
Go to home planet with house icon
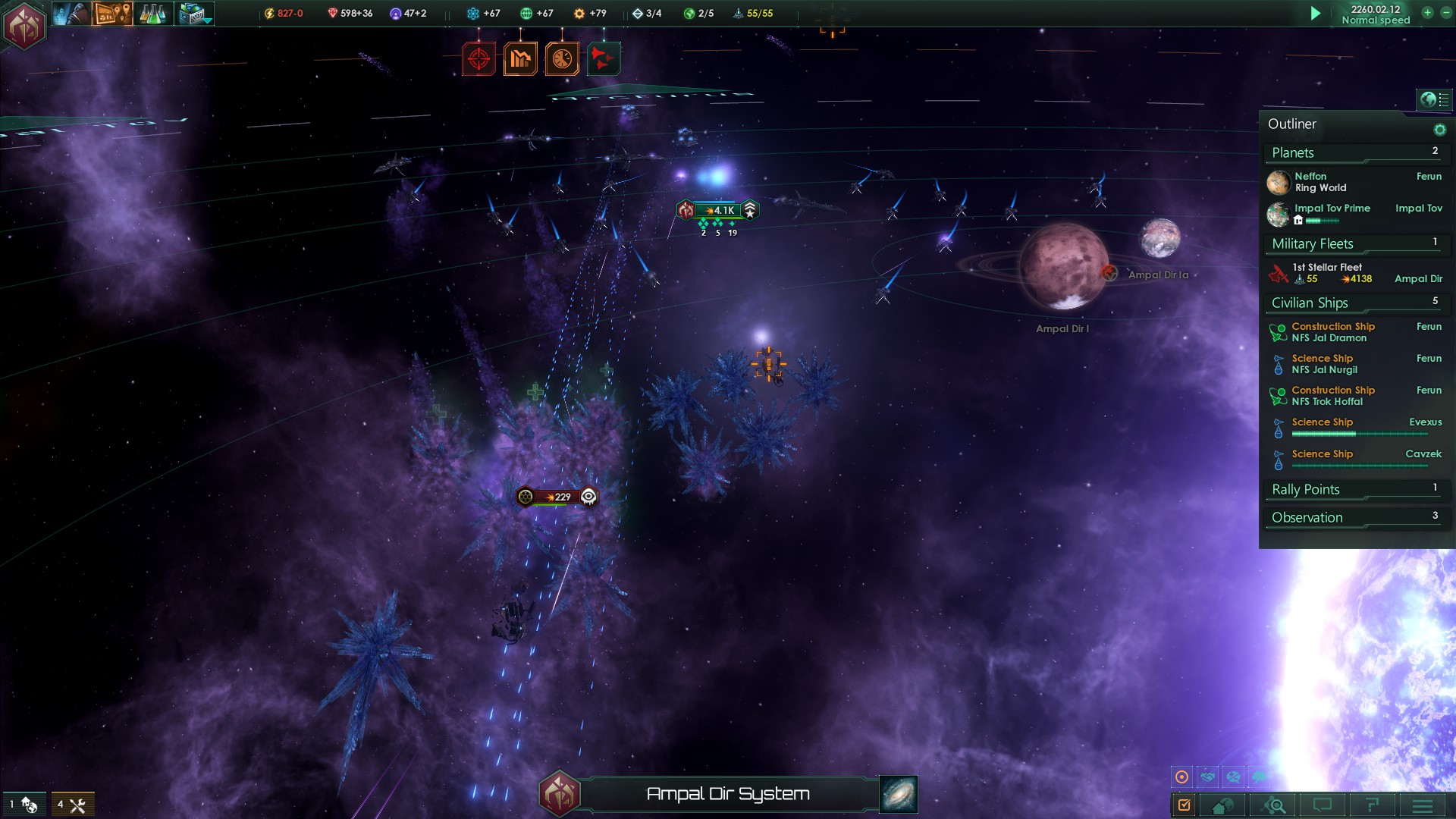[1222, 805]
